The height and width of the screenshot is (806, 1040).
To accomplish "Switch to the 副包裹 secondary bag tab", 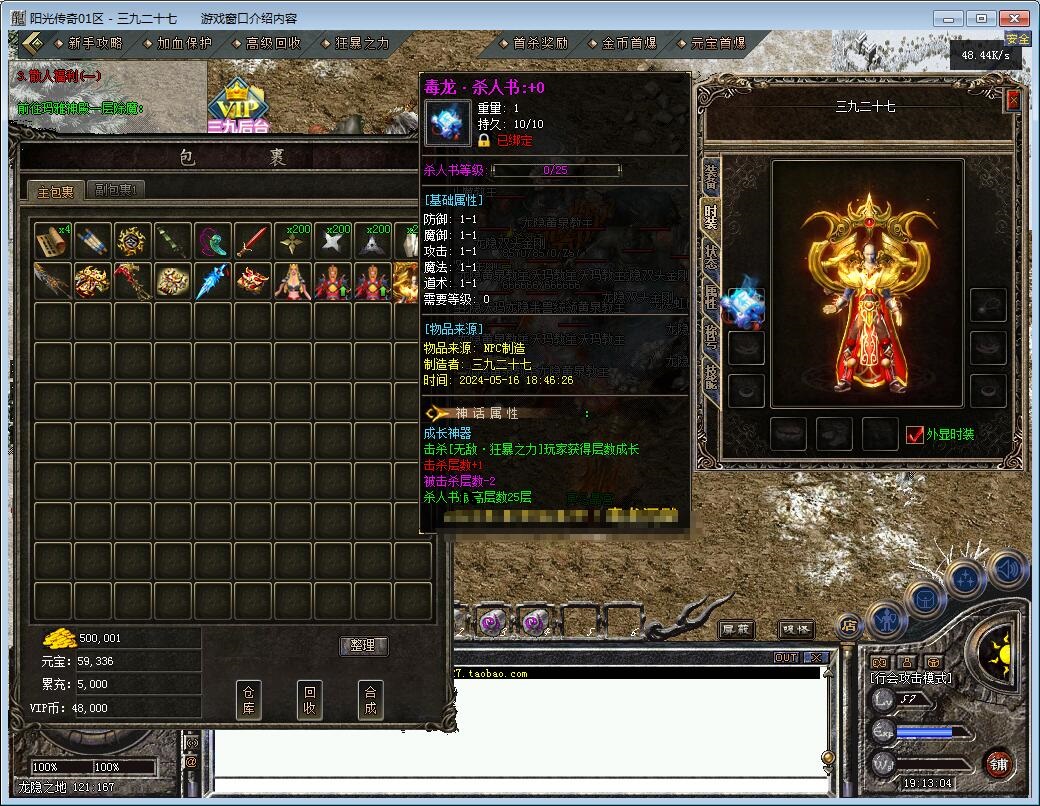I will 116,190.
